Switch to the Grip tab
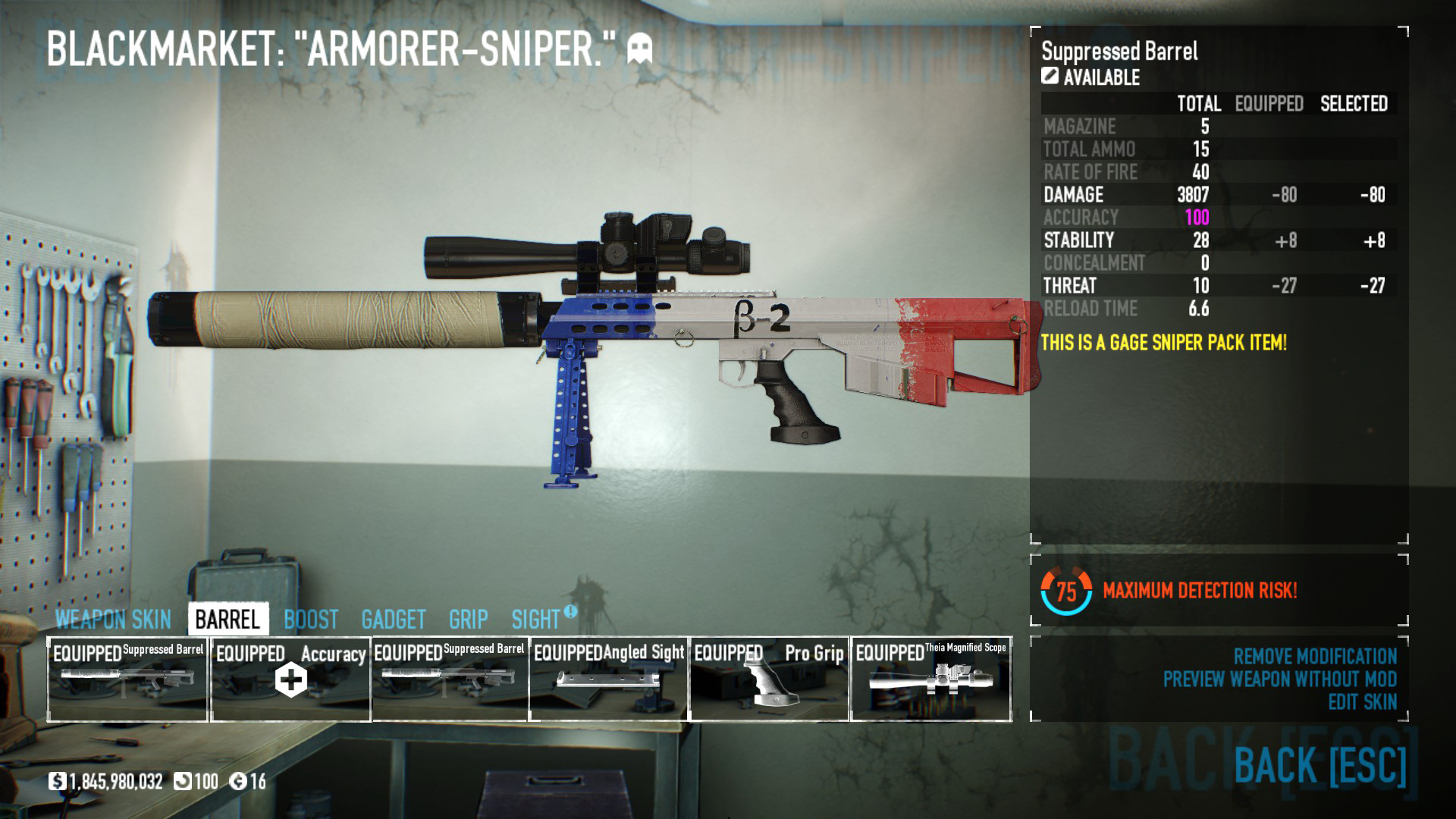This screenshot has width=1456, height=819. coord(468,620)
